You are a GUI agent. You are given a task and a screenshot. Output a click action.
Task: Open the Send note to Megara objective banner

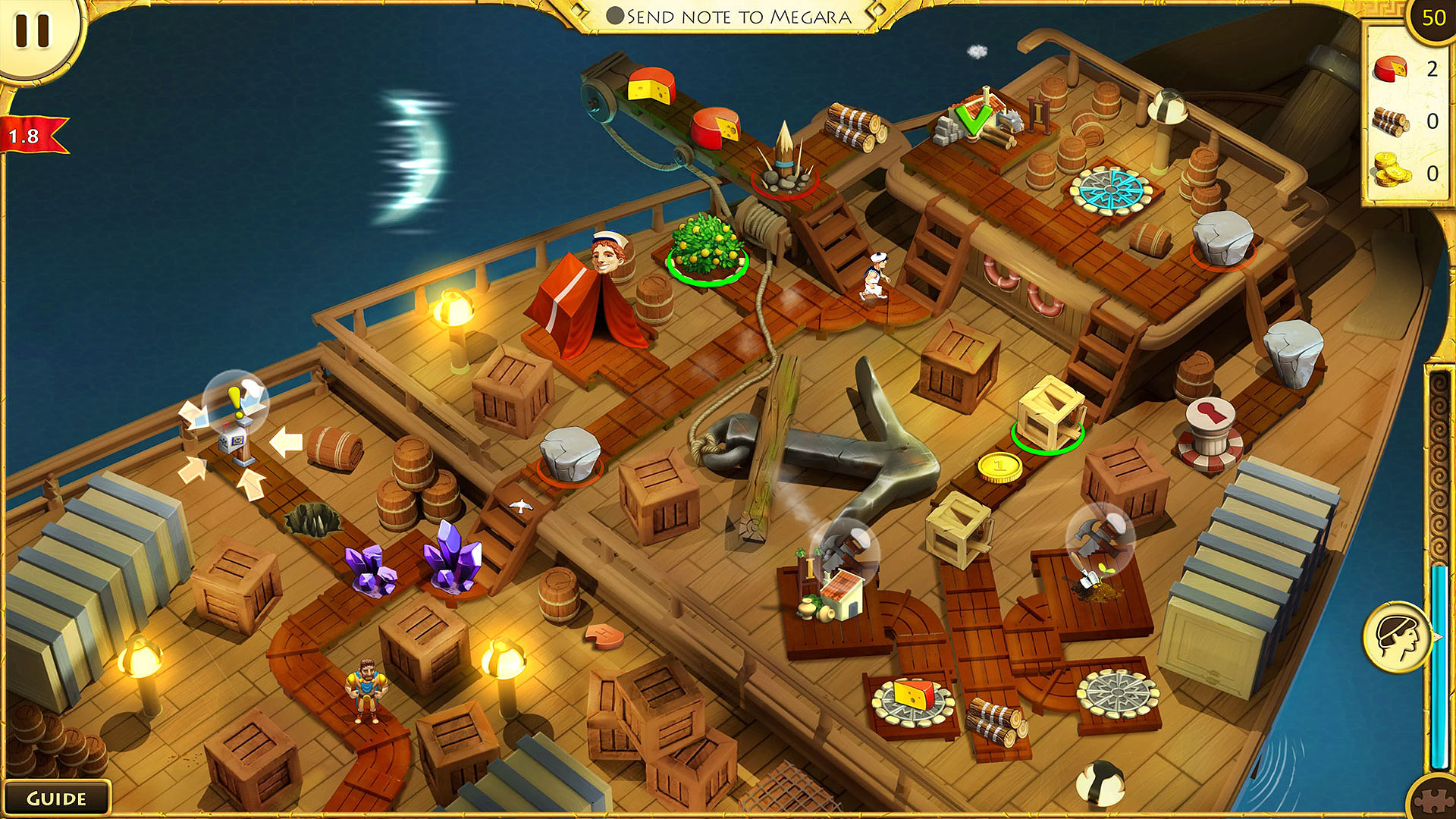pos(732,15)
